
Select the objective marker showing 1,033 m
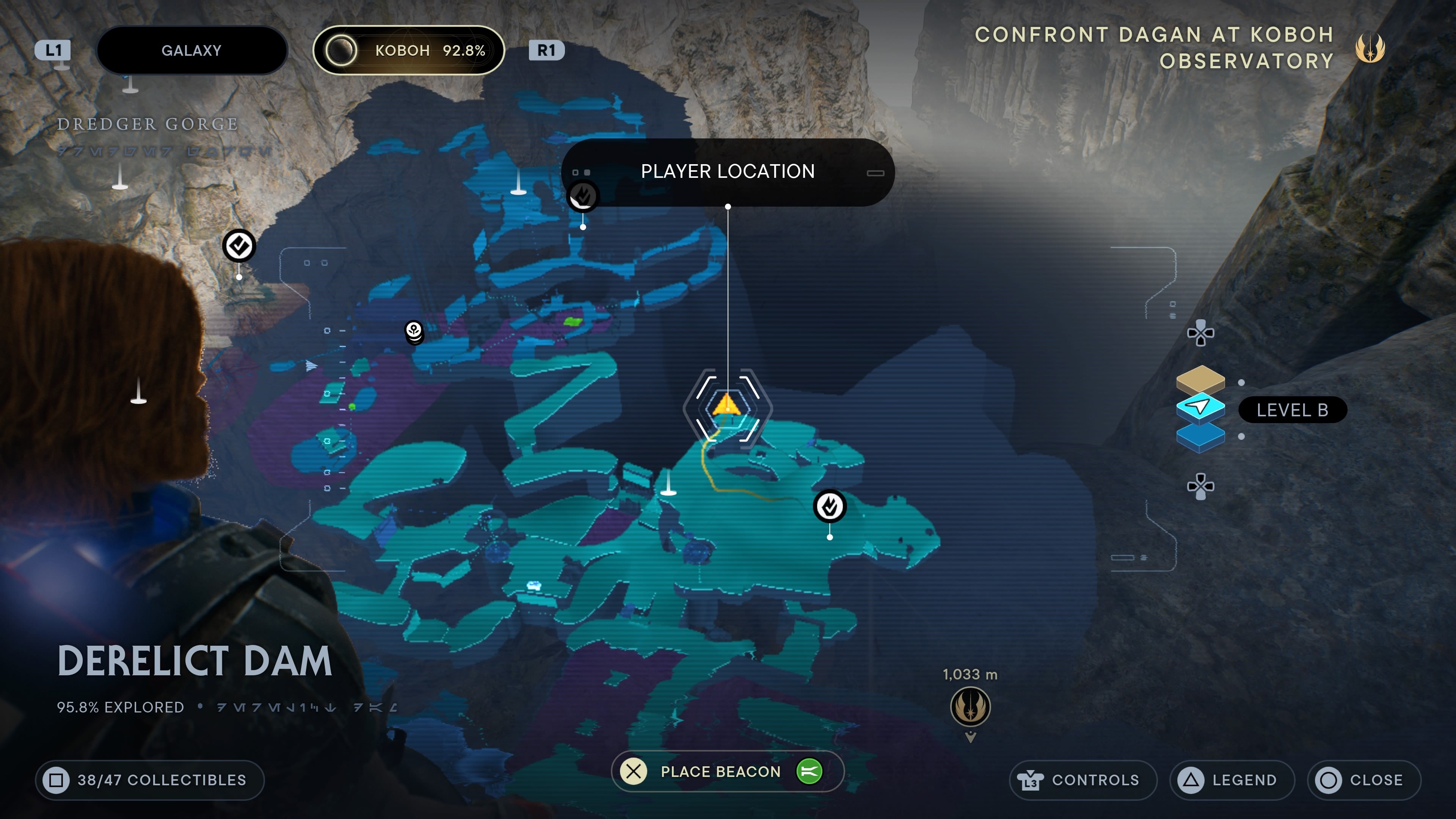pyautogui.click(x=970, y=706)
